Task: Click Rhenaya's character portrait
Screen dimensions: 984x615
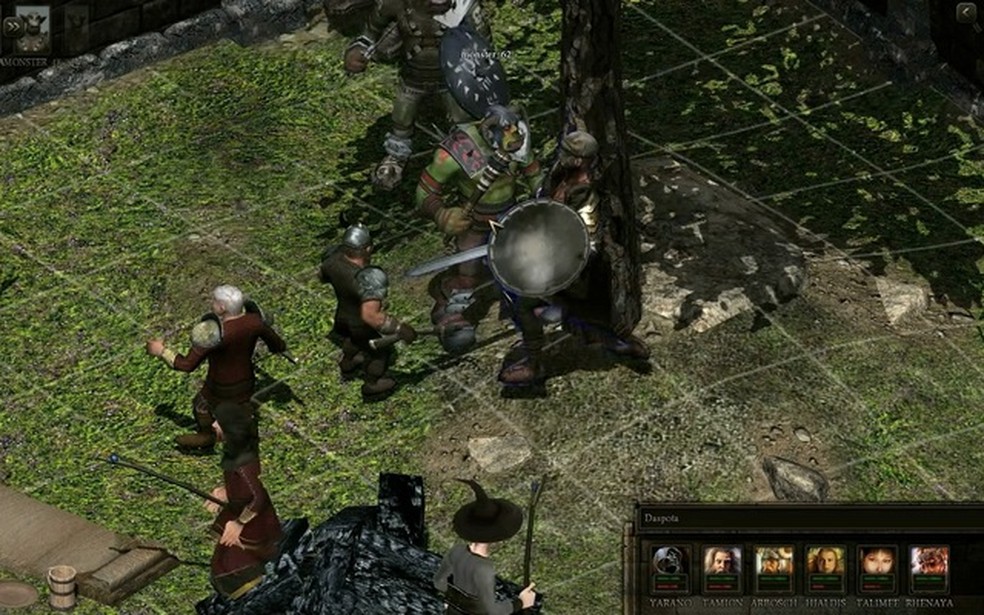Action: point(929,564)
